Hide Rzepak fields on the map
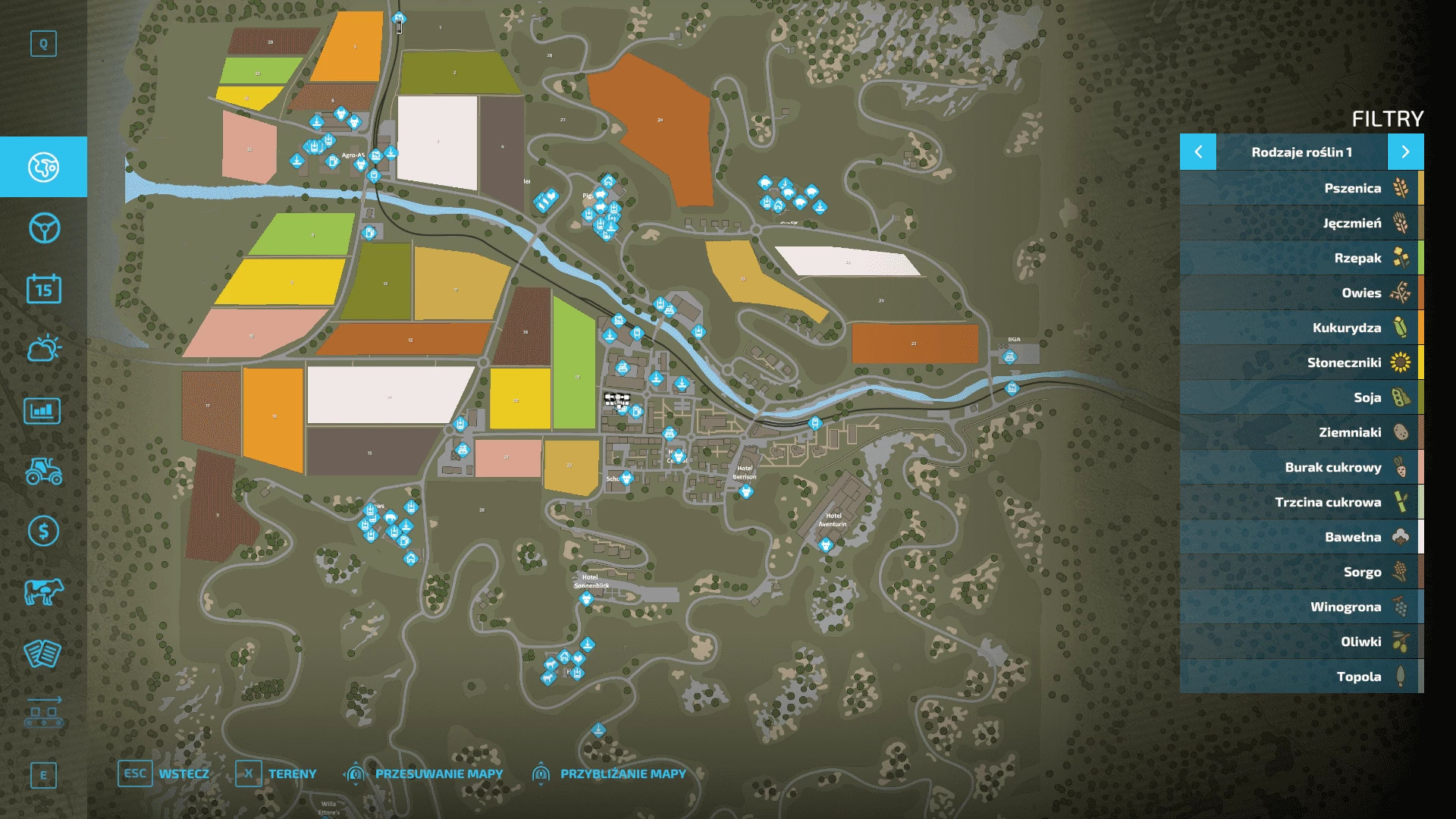This screenshot has height=819, width=1456. (x=1301, y=258)
